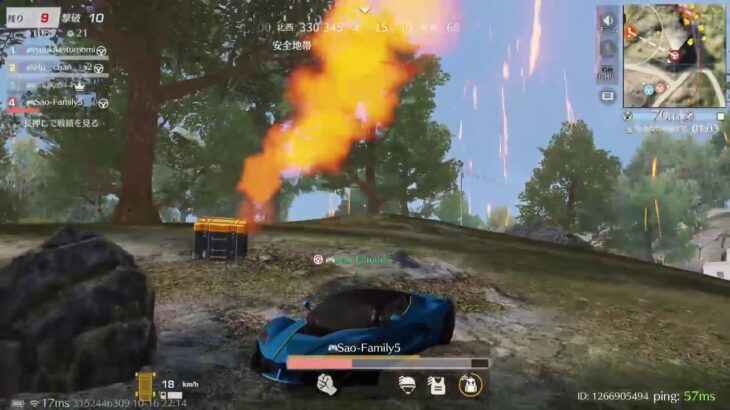
Task: Click the body armor vest icon
Action: [x=437, y=384]
